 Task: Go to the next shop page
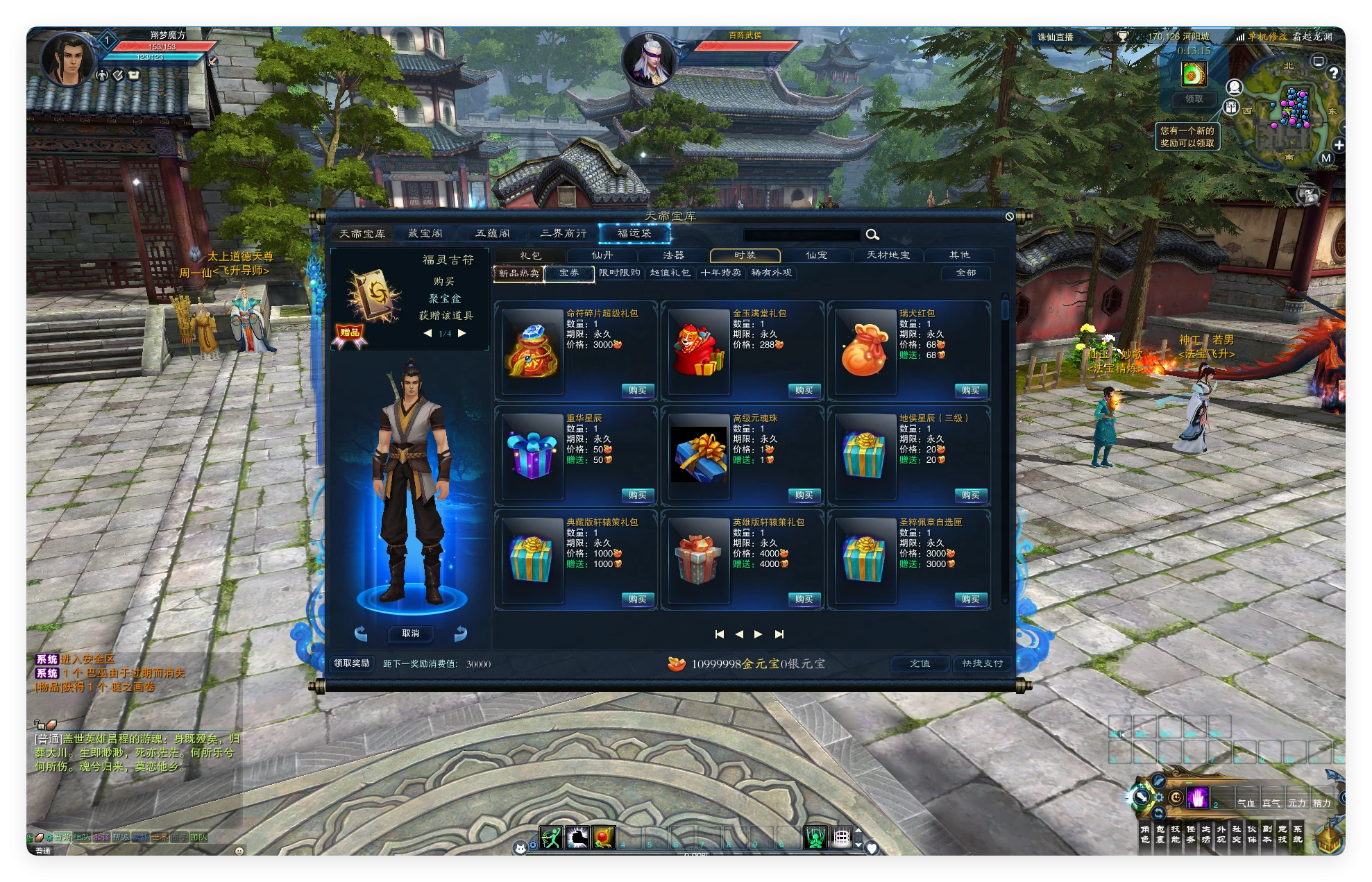click(x=759, y=634)
